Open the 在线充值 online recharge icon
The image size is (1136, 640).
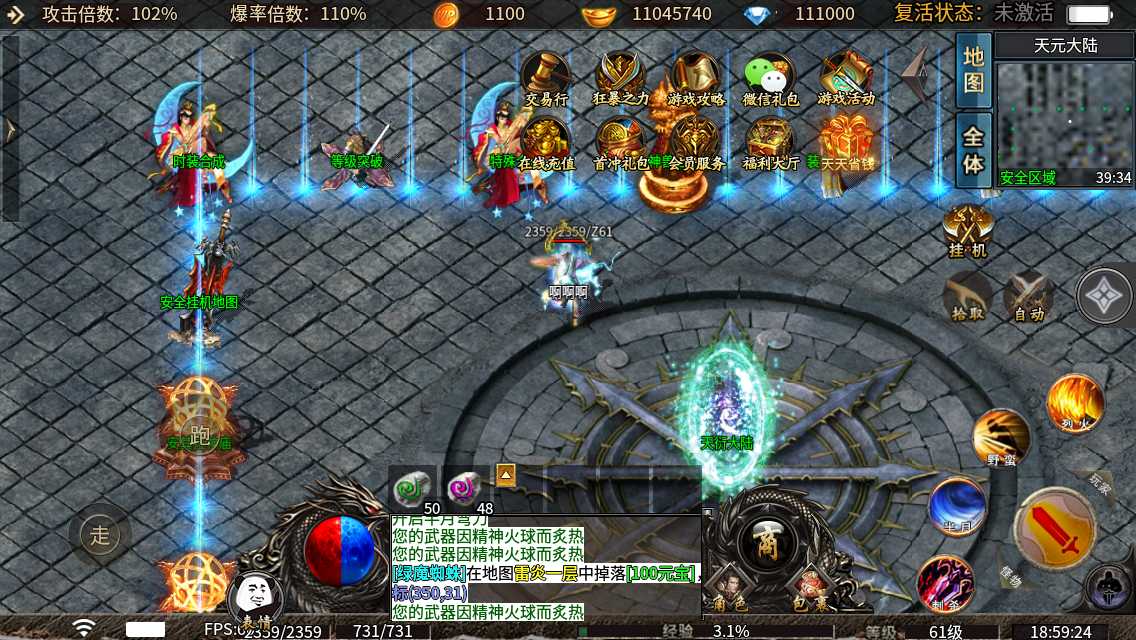click(546, 143)
